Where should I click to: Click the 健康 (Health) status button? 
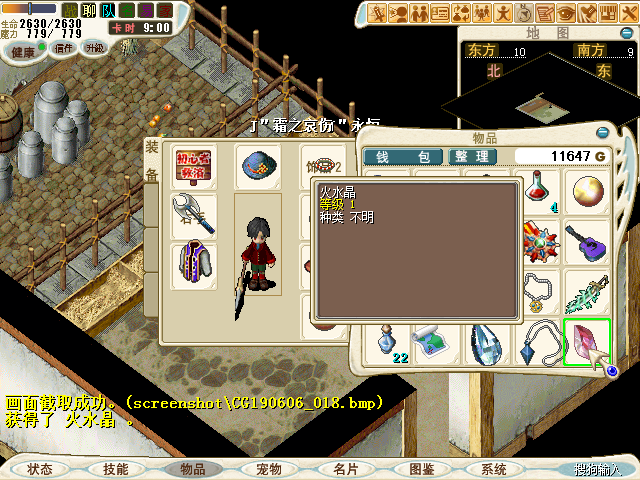pos(22,48)
